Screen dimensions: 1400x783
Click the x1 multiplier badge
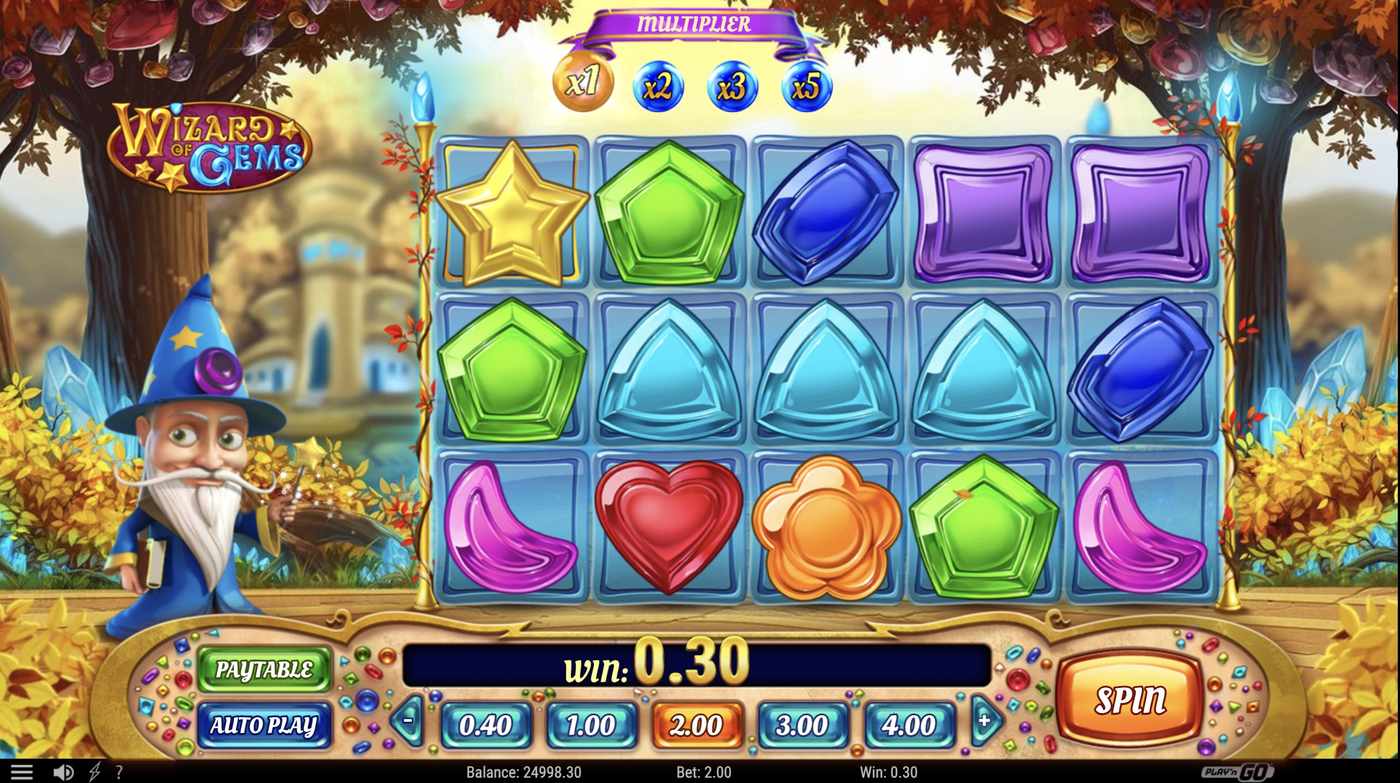point(582,85)
